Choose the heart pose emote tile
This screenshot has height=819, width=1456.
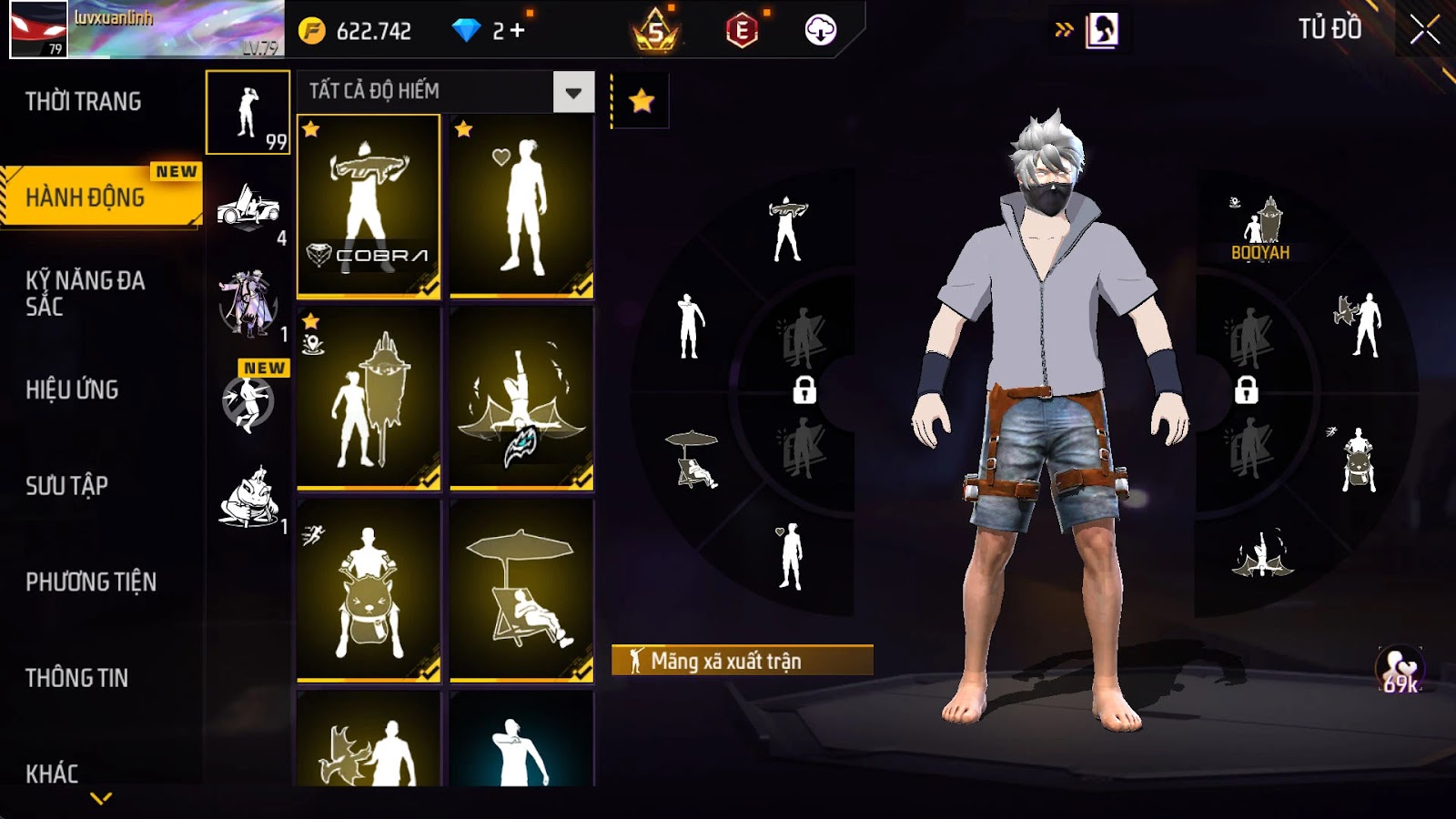pyautogui.click(x=521, y=206)
